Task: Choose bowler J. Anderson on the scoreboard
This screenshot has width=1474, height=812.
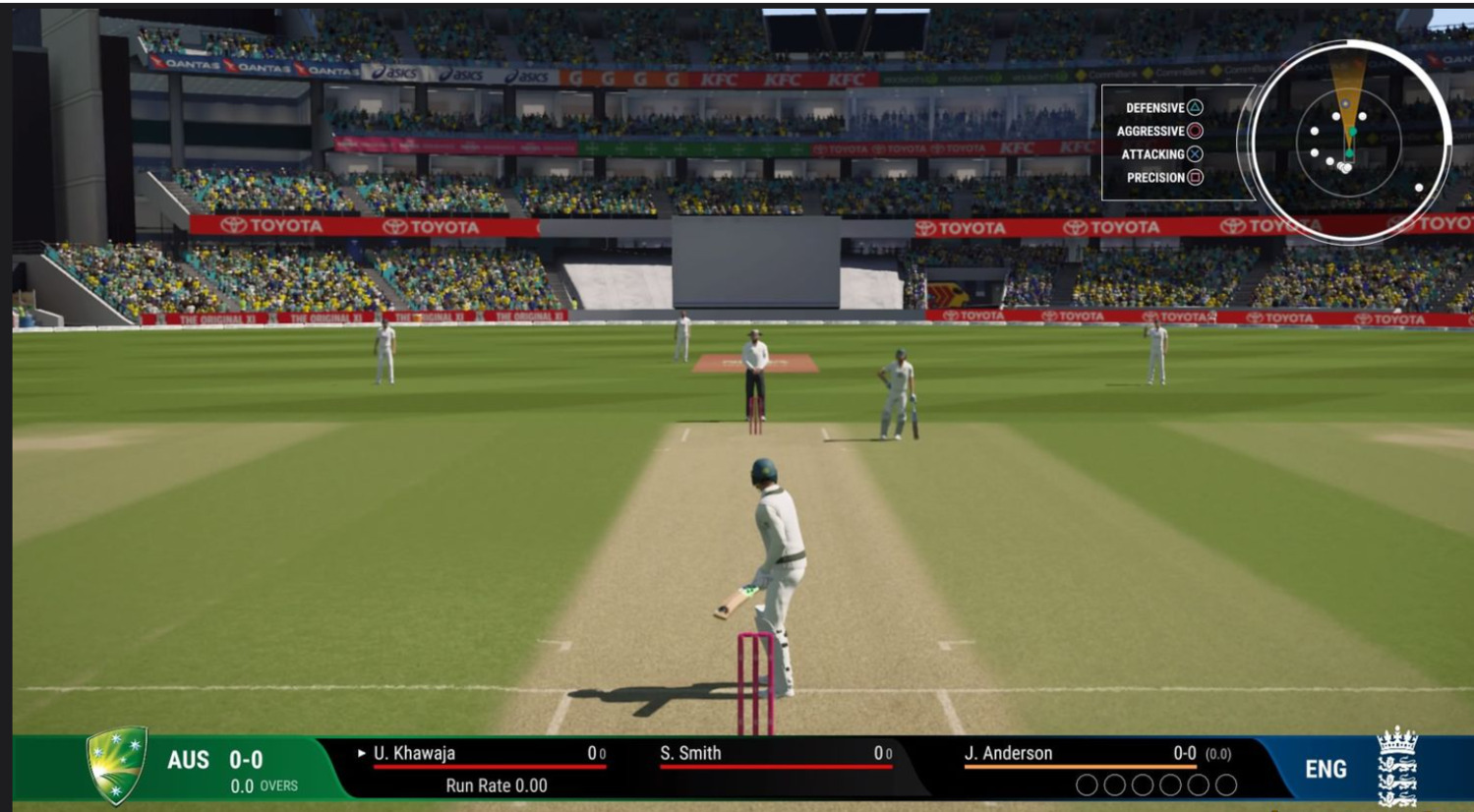Action: [1008, 754]
